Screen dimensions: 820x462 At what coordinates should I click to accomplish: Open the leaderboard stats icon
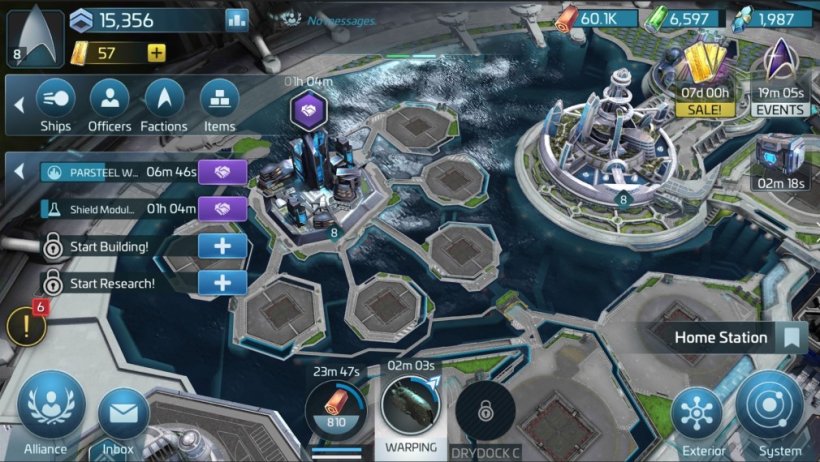coord(237,19)
